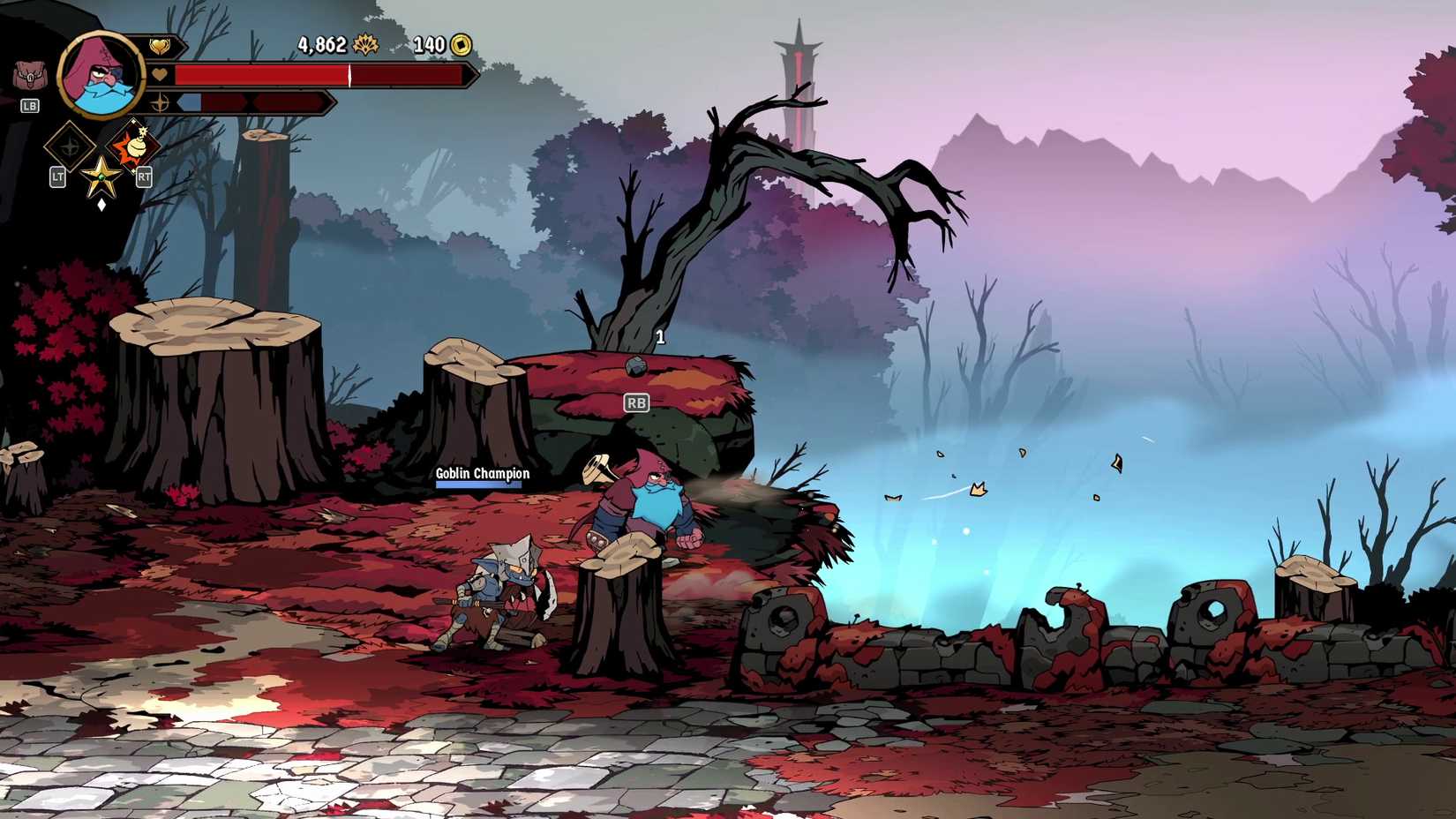Click the LT button label
The image size is (1456, 819).
[x=58, y=176]
